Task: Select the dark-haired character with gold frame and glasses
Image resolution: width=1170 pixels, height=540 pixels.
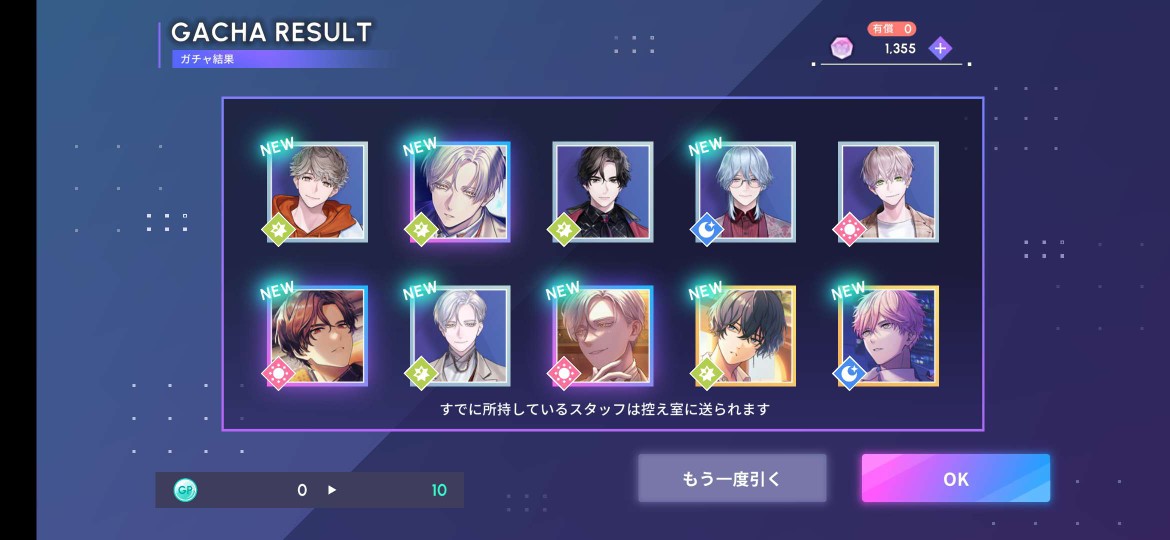Action: coord(746,336)
